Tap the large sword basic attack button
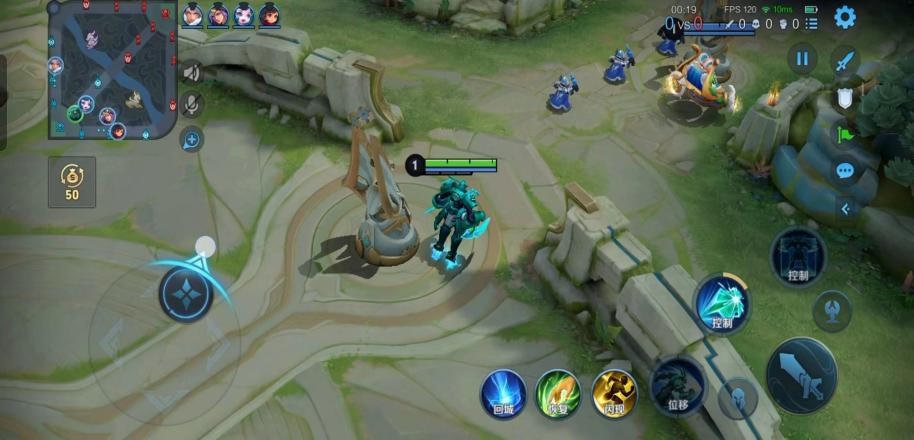This screenshot has height=440, width=914. 801,375
